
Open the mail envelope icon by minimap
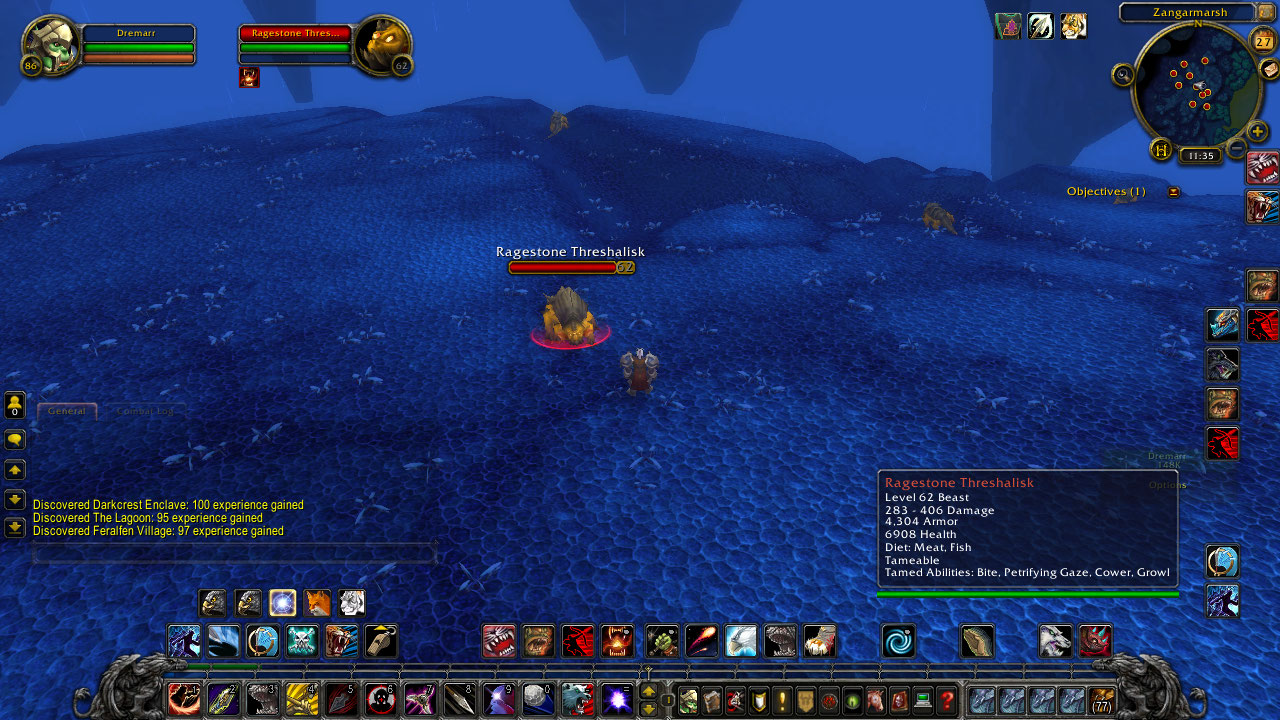coord(1268,68)
